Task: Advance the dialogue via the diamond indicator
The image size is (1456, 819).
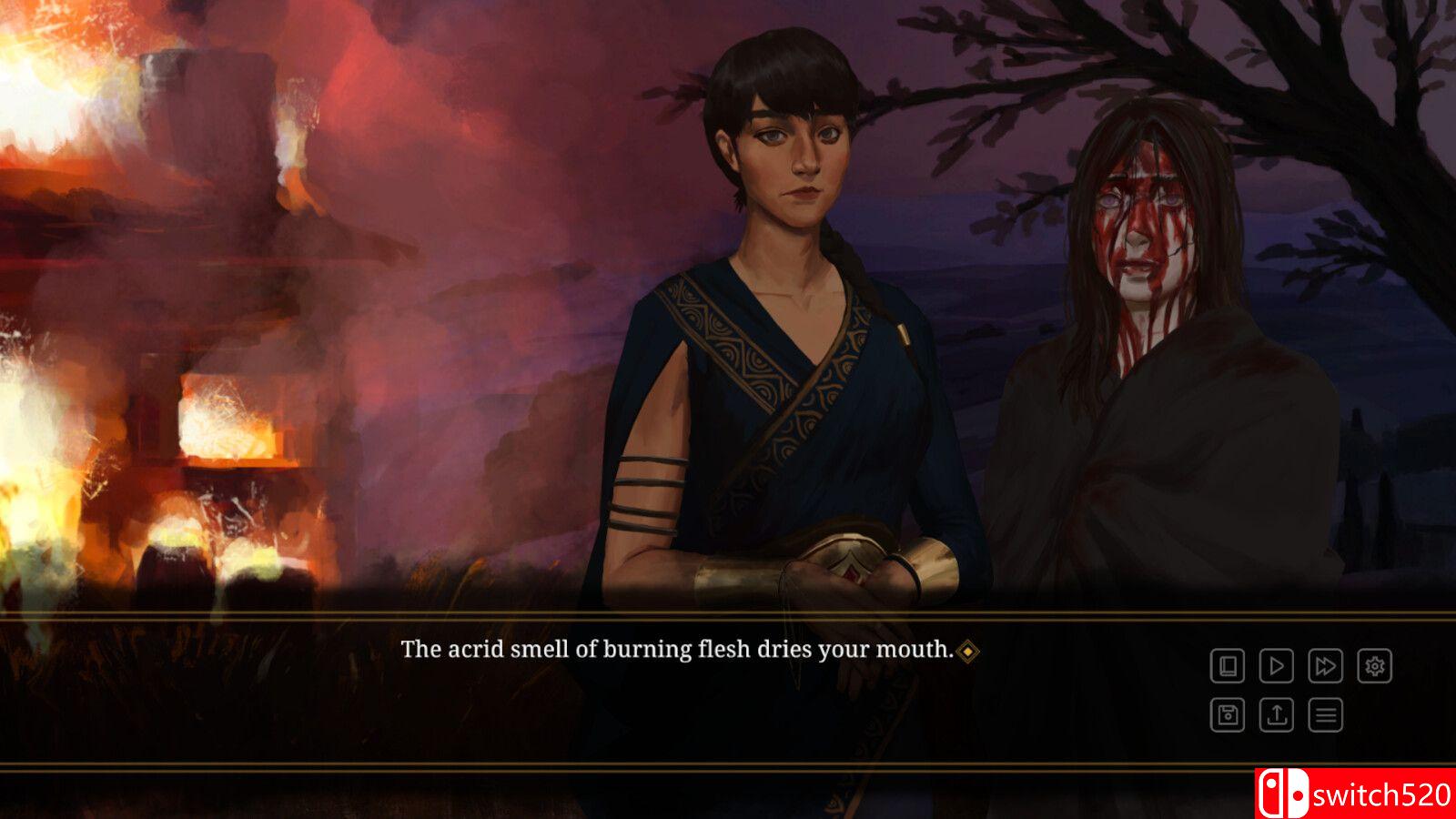Action: coord(968,651)
